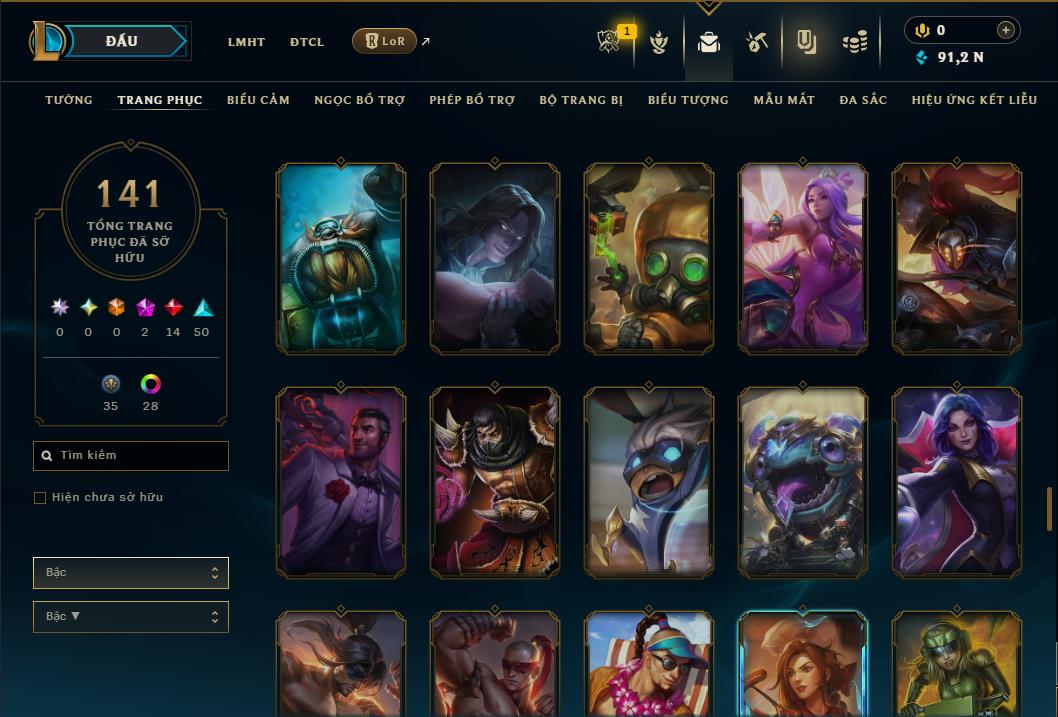Open the loot crafting hammer icon
The height and width of the screenshot is (717, 1058).
point(757,42)
